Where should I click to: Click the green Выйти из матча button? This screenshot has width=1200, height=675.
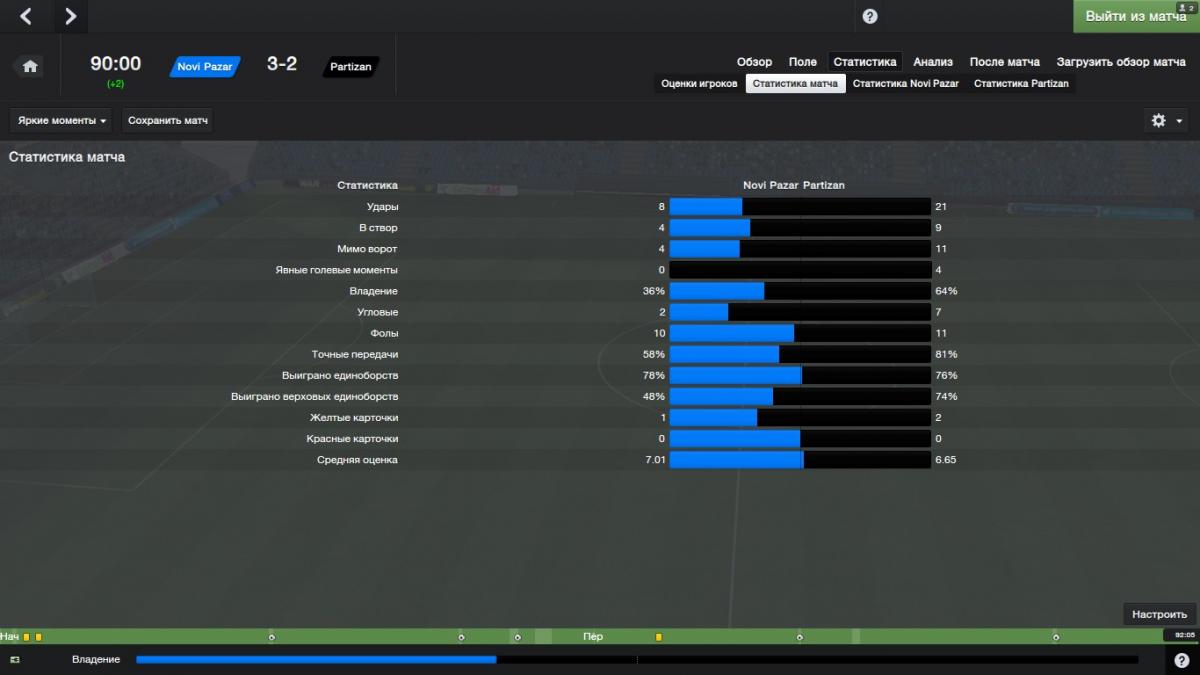point(1134,16)
